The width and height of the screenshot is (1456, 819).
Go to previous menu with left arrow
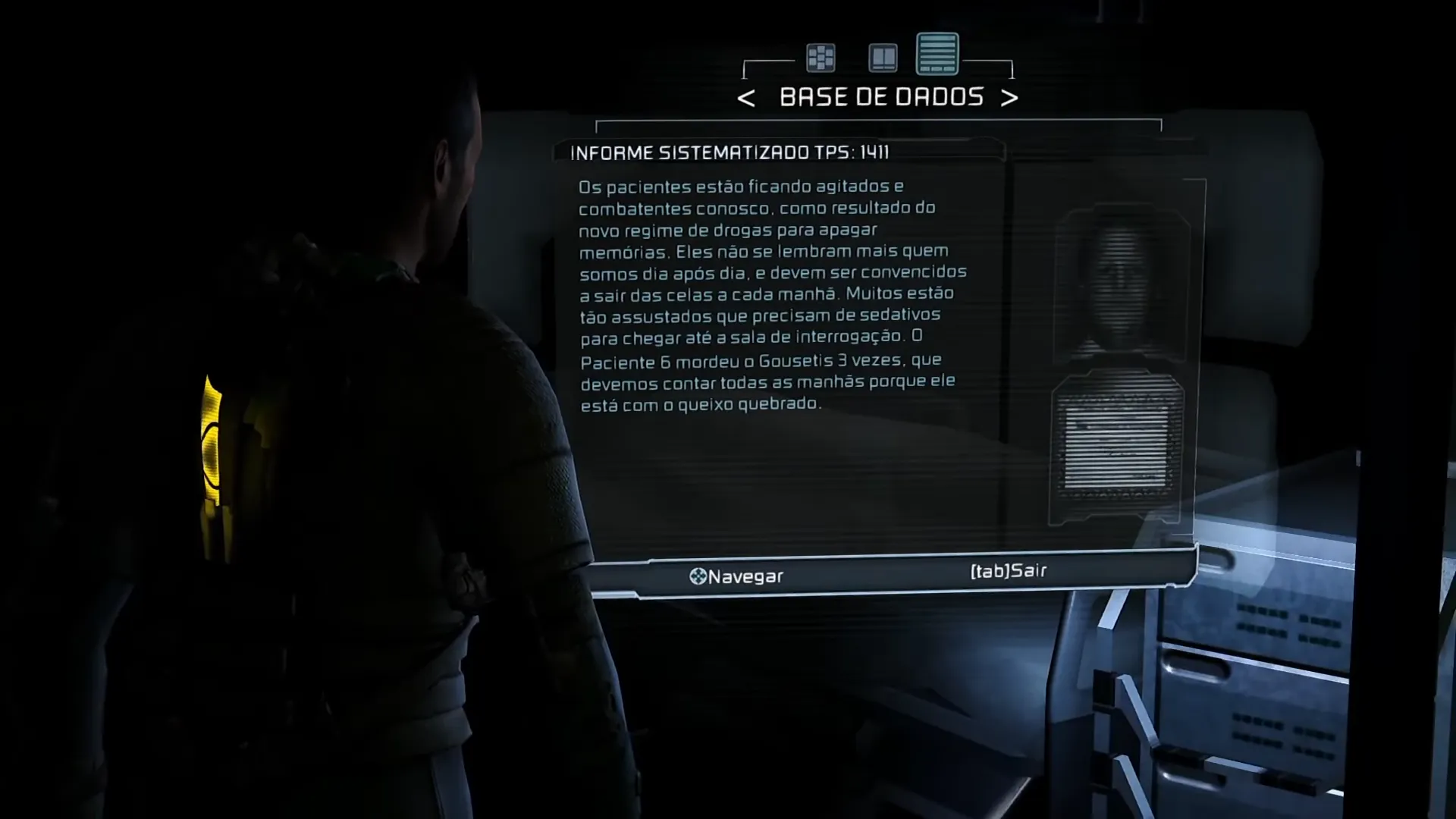pos(745,98)
